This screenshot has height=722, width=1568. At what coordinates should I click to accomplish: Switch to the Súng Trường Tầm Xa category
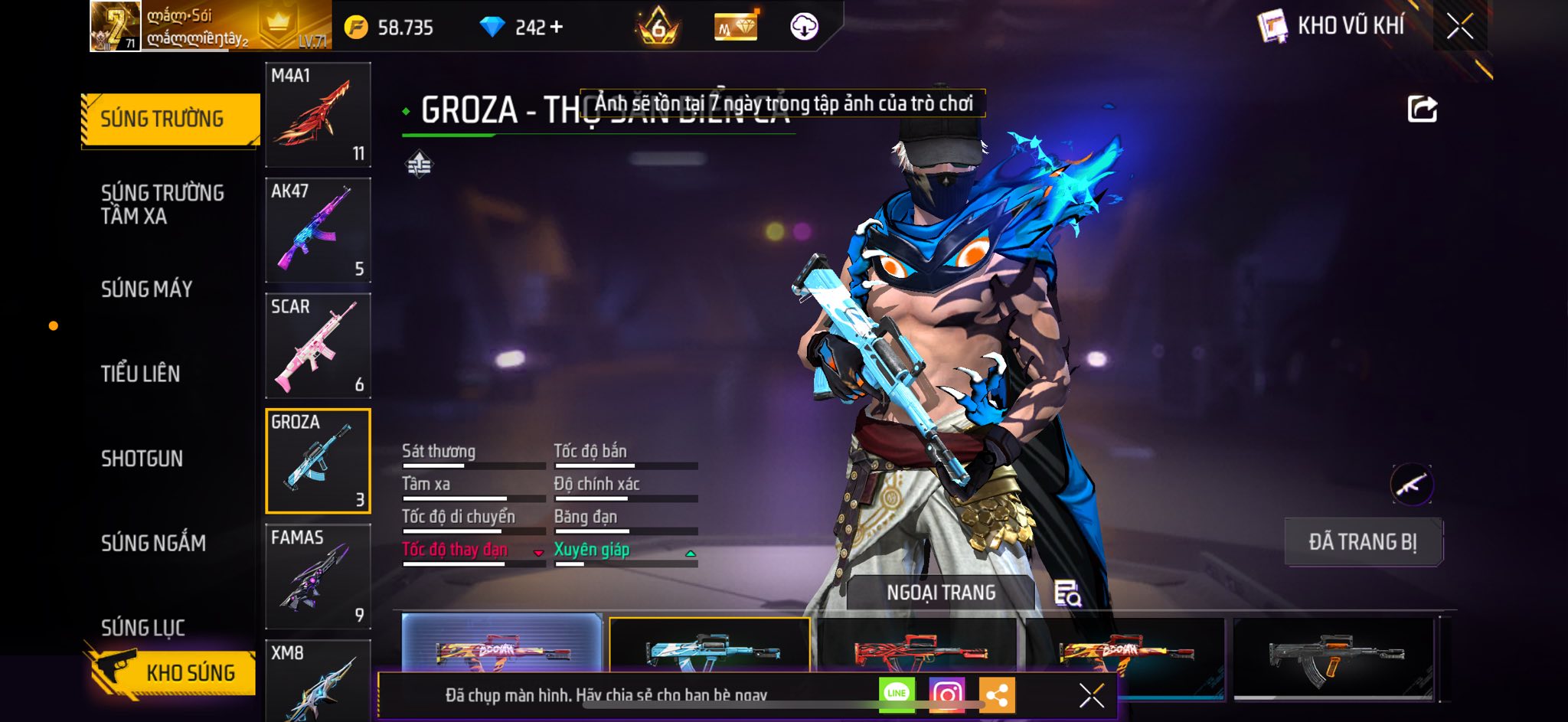(x=162, y=204)
